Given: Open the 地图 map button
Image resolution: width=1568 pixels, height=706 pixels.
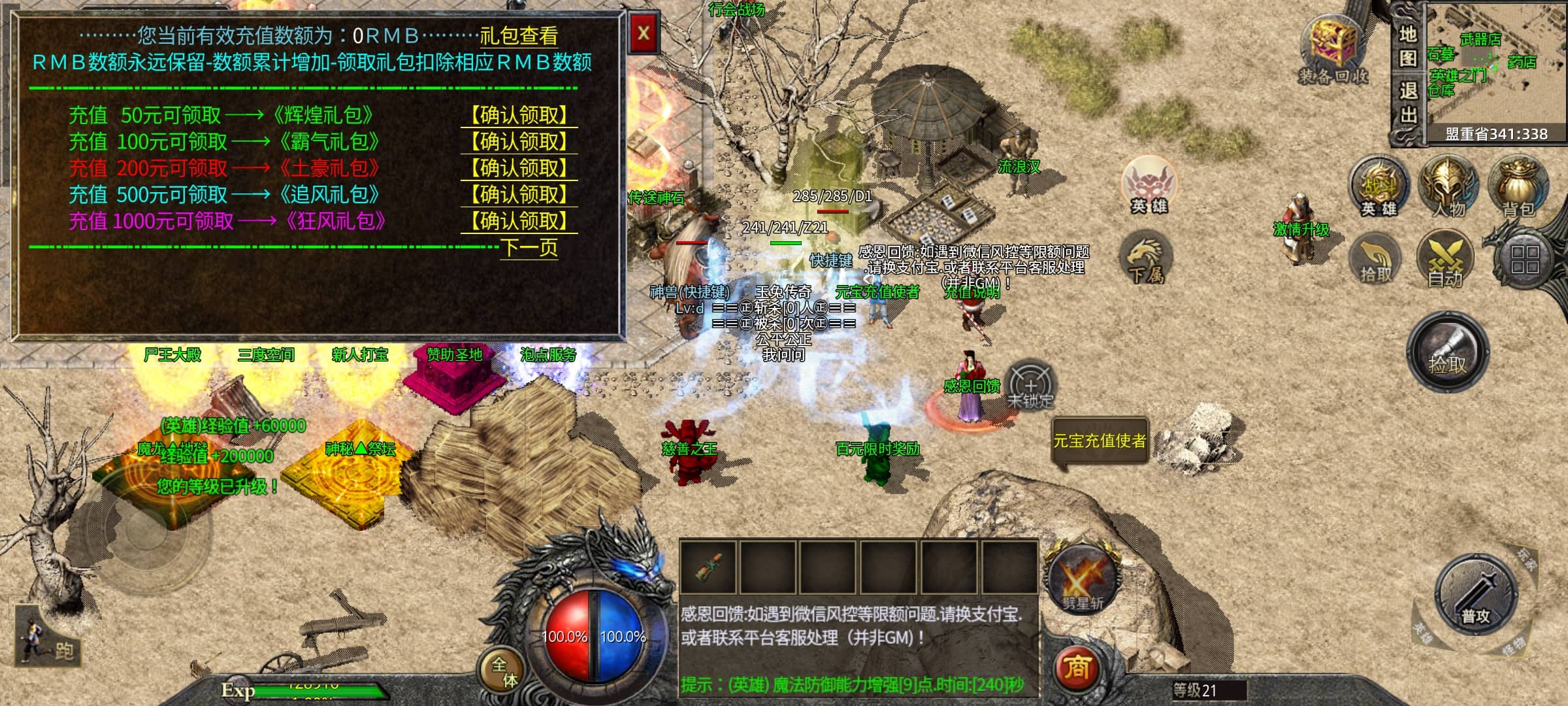Looking at the screenshot, I should (1408, 46).
